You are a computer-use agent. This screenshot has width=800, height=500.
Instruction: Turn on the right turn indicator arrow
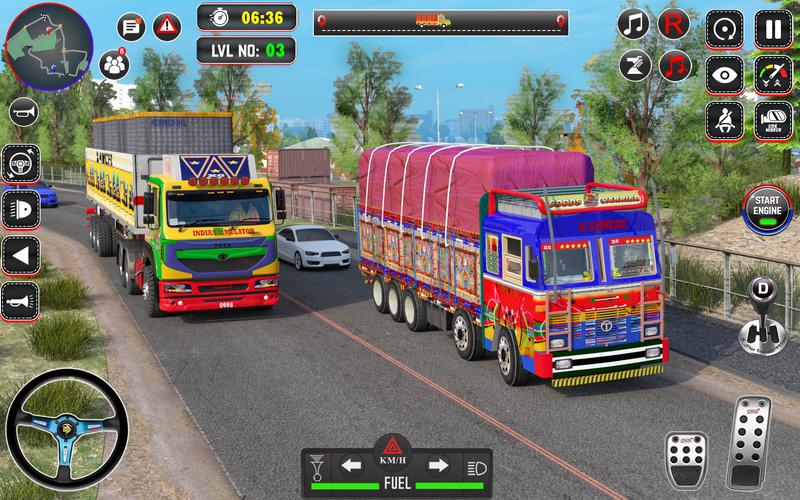[438, 465]
